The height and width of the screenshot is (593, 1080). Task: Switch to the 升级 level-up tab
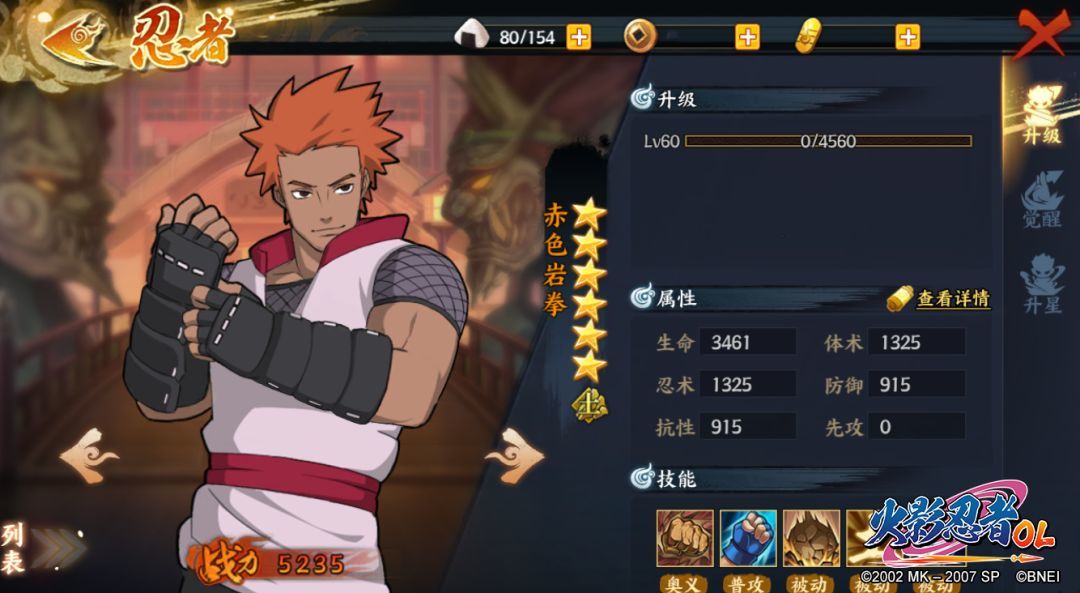coord(1040,114)
